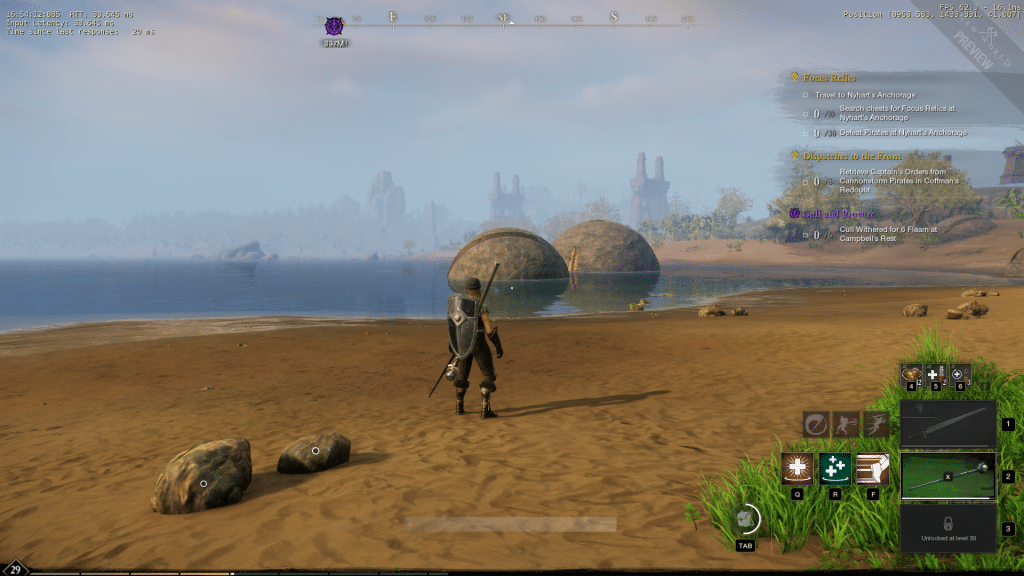Image resolution: width=1024 pixels, height=576 pixels.
Task: Use the health potion in slot 5
Action: pos(936,373)
